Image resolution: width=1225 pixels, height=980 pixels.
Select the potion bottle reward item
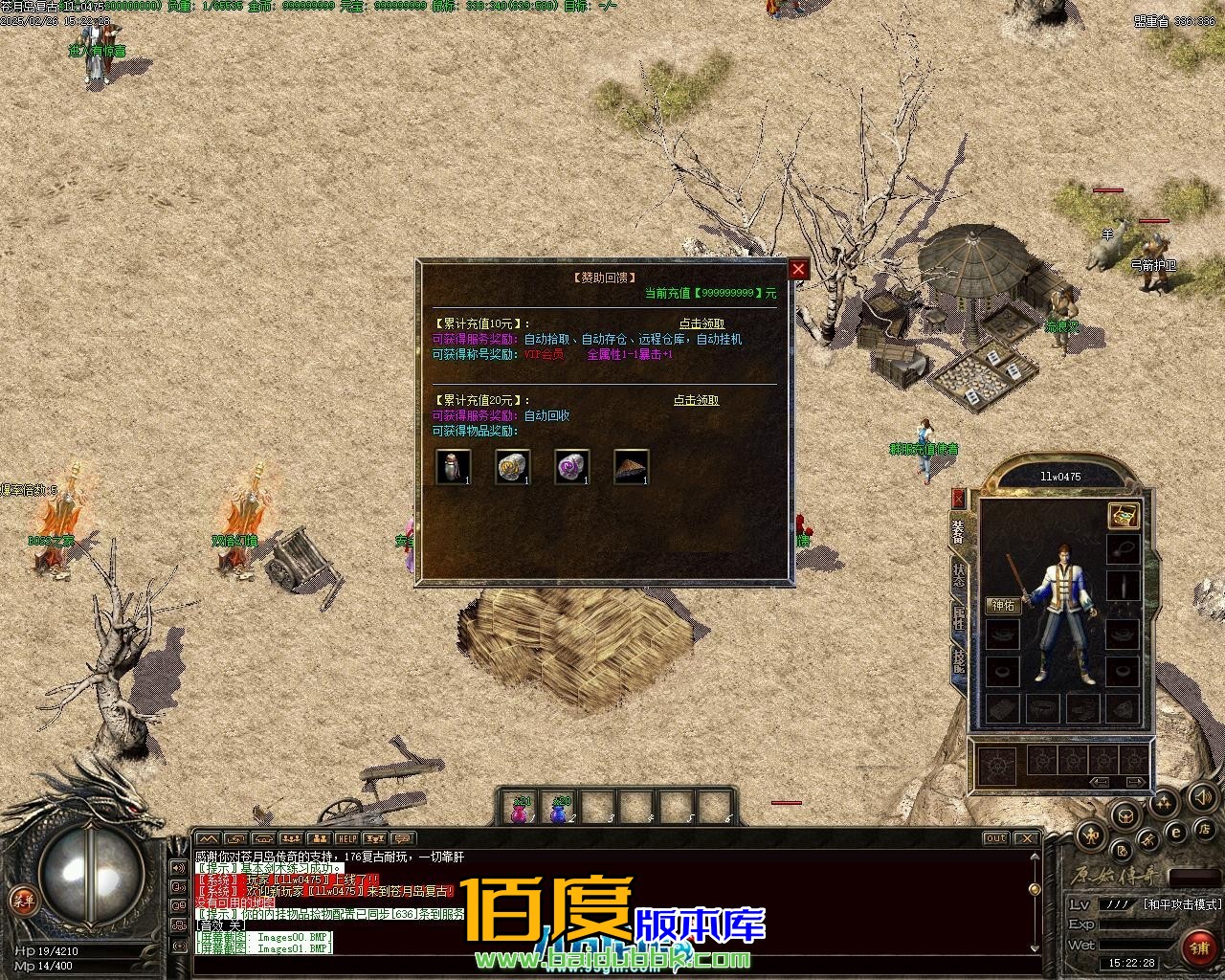pyautogui.click(x=453, y=467)
